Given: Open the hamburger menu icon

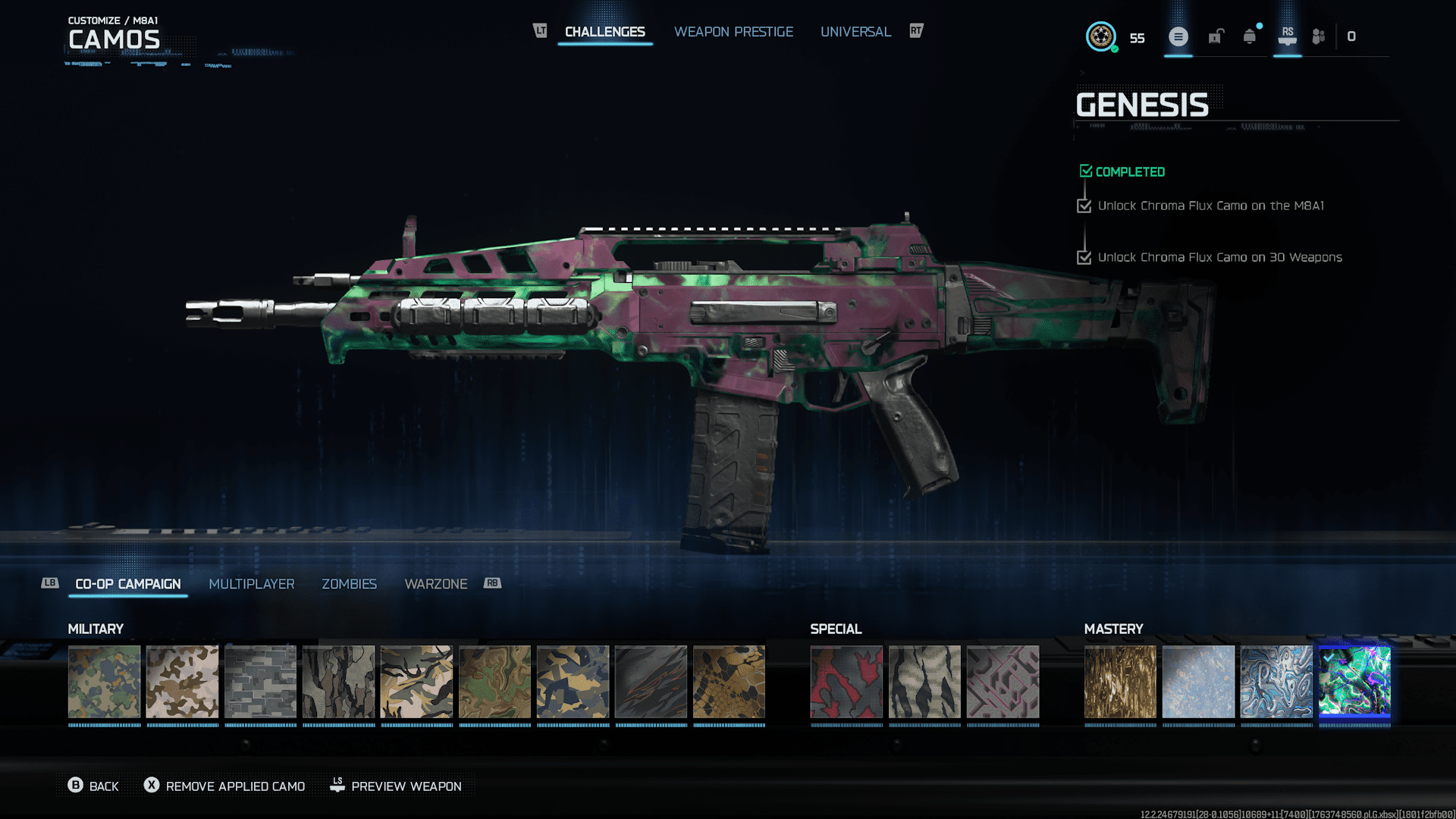Looking at the screenshot, I should (x=1178, y=36).
